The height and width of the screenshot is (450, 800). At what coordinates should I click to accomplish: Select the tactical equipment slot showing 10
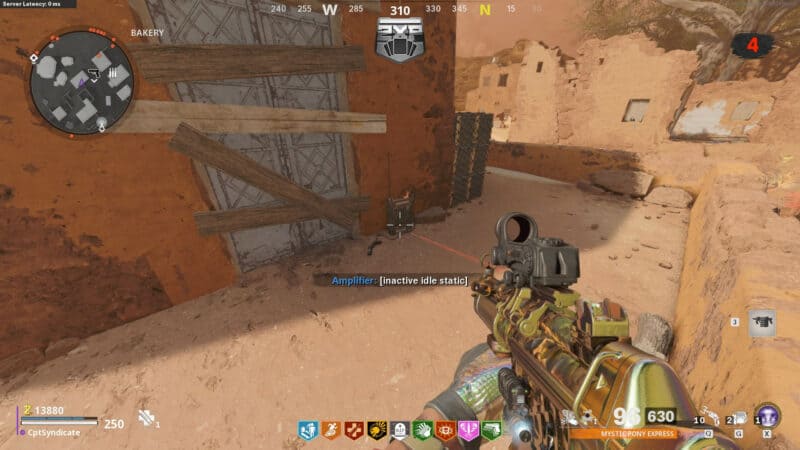point(708,418)
